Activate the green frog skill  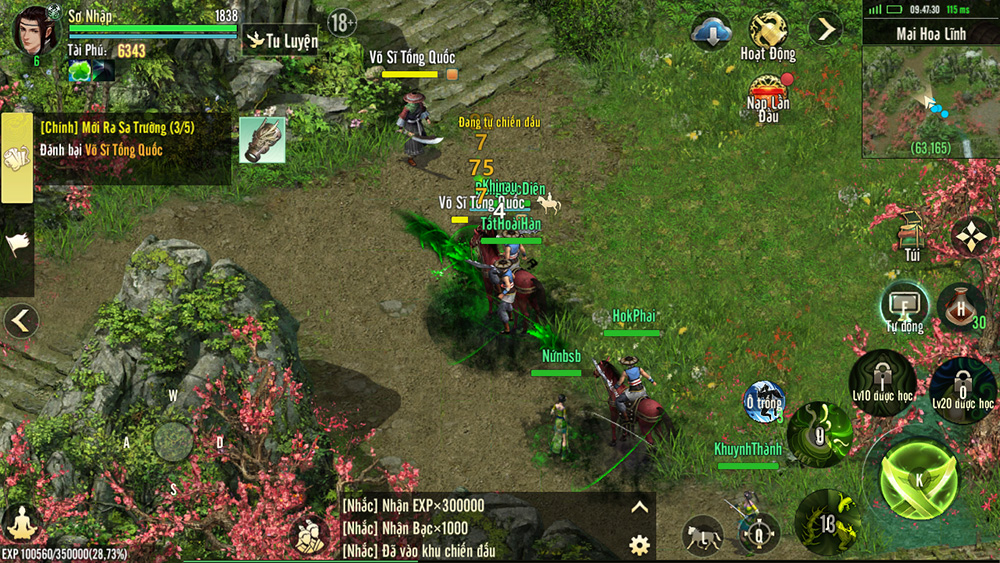pyautogui.click(x=827, y=522)
